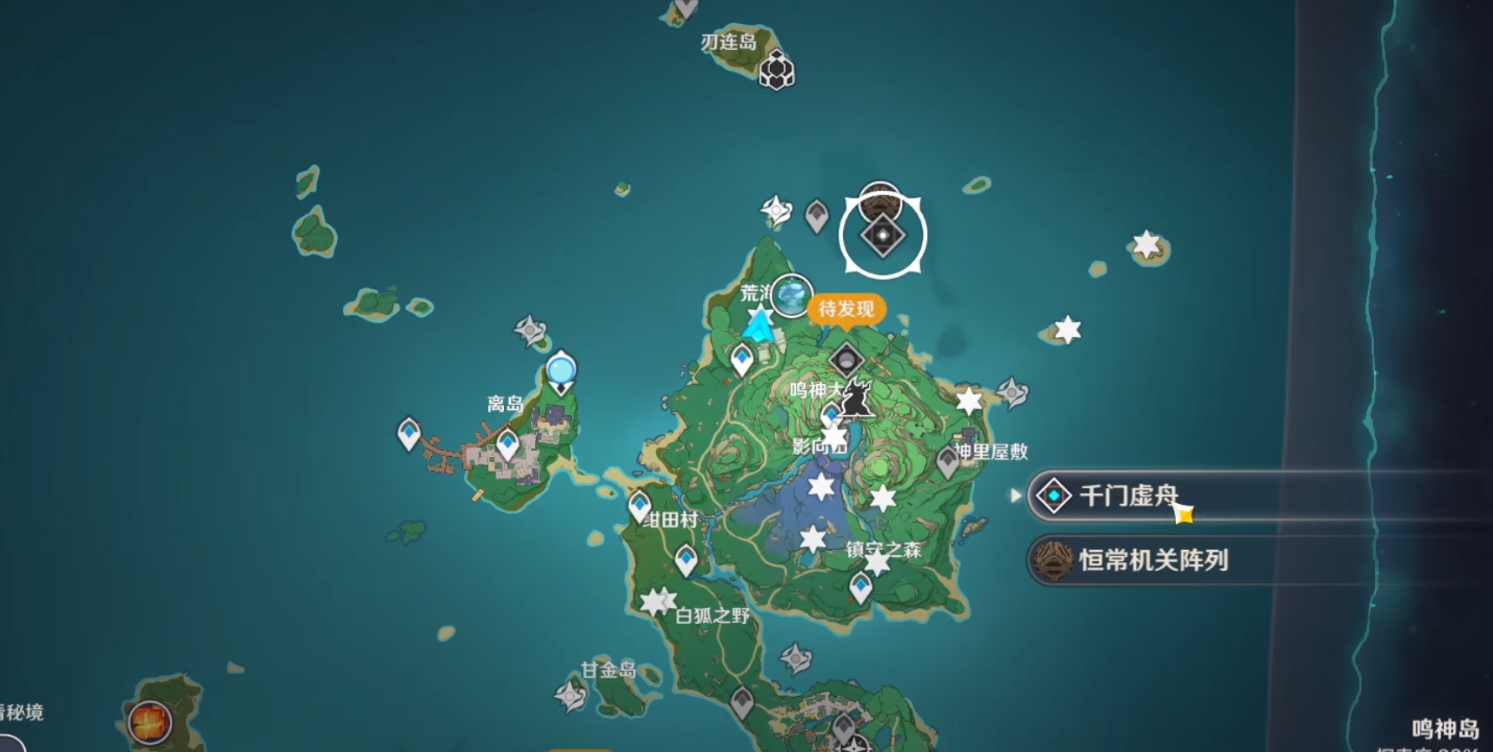Screen dimensions: 1493x752
Task: Click the waypoint below the 镇守之森 label
Action: tap(861, 588)
